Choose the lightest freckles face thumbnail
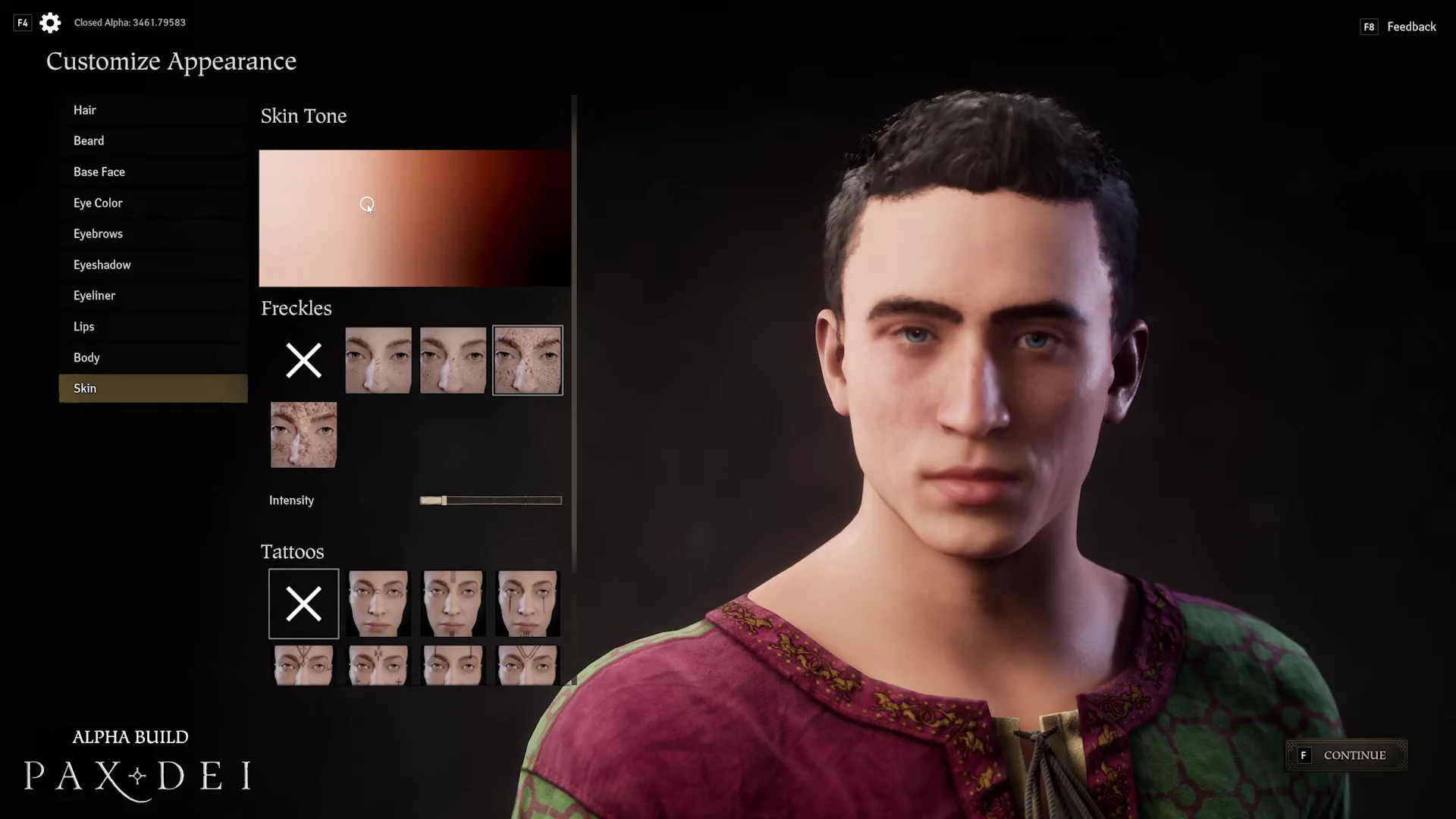 coord(378,360)
